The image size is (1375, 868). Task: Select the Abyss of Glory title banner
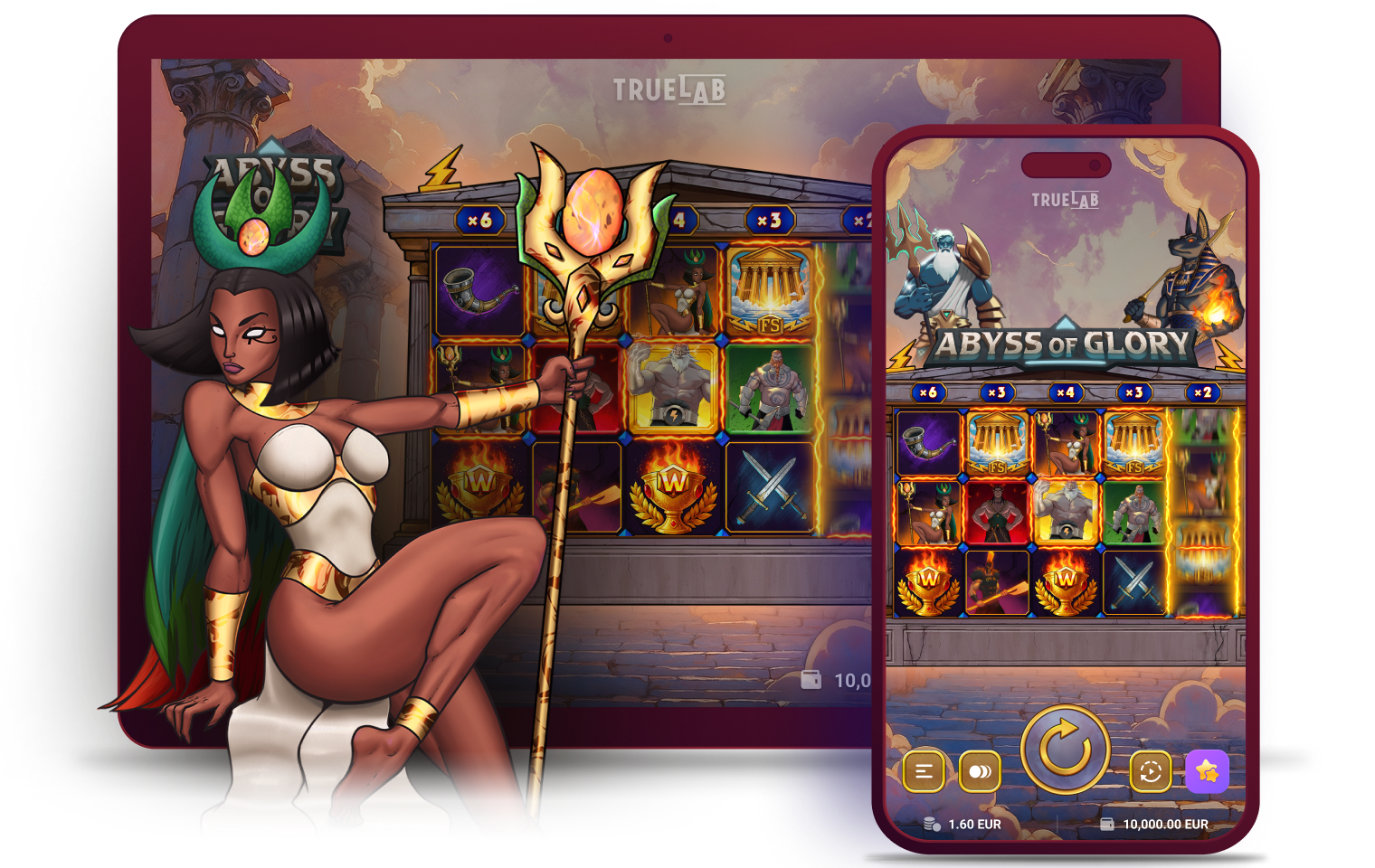click(x=1064, y=344)
